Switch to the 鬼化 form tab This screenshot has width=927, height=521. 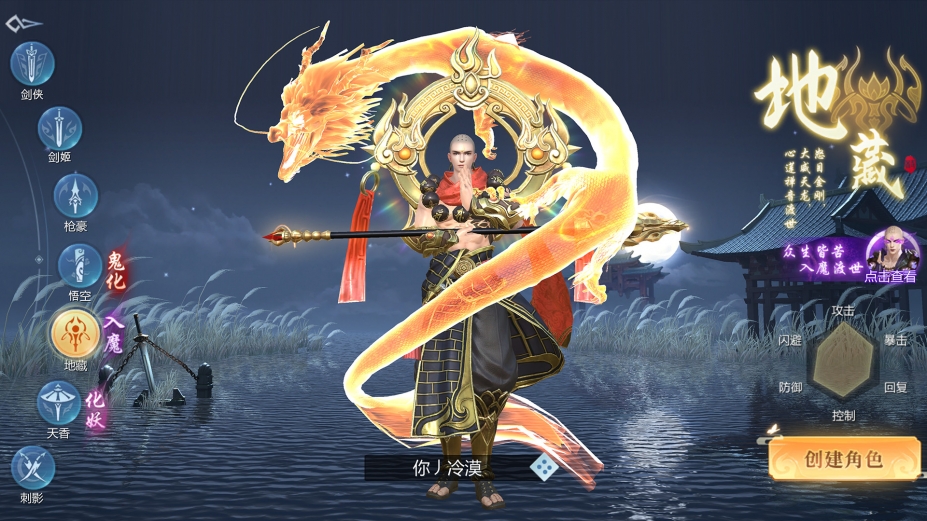click(117, 270)
